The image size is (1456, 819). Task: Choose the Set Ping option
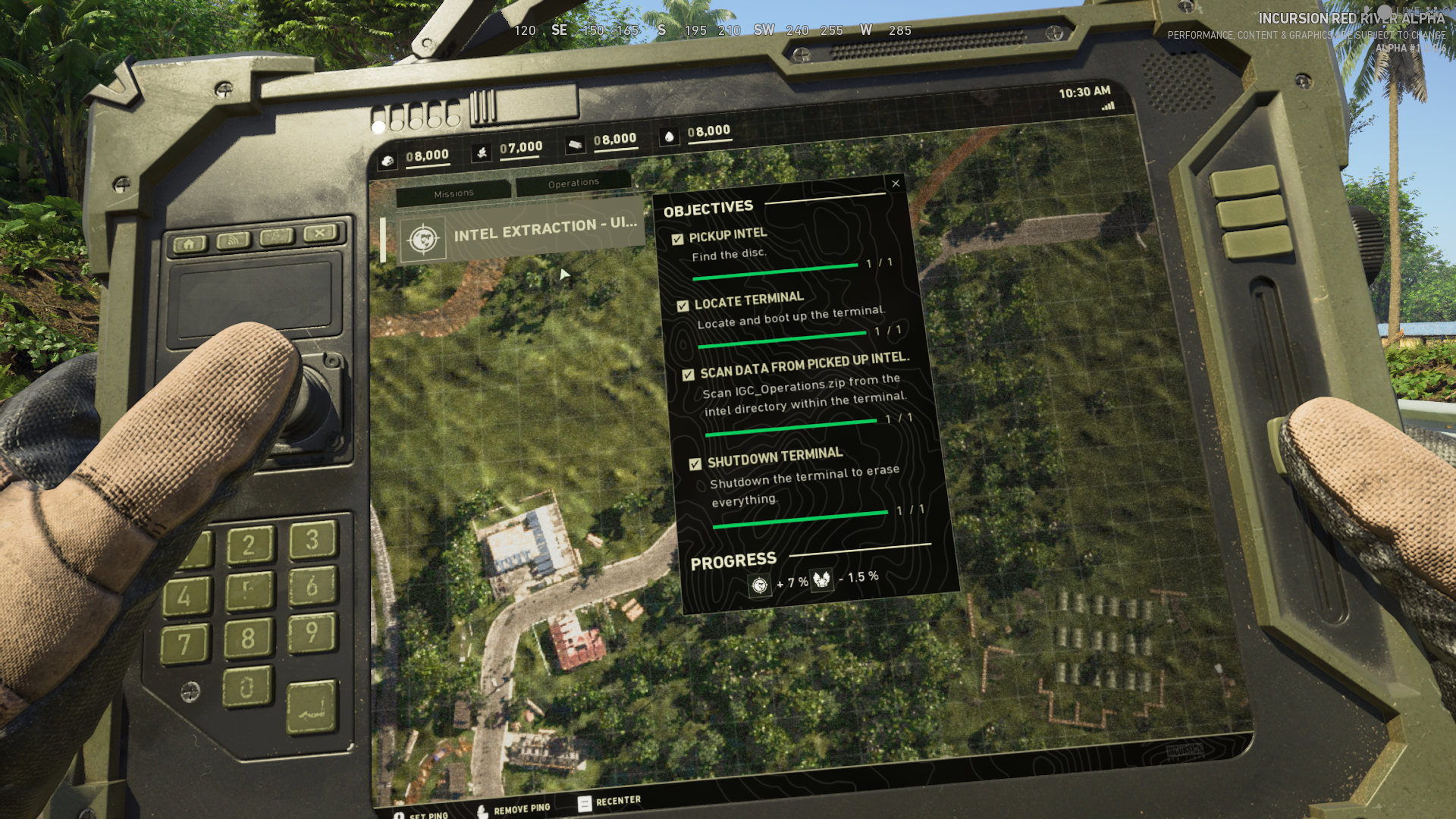coord(422,815)
